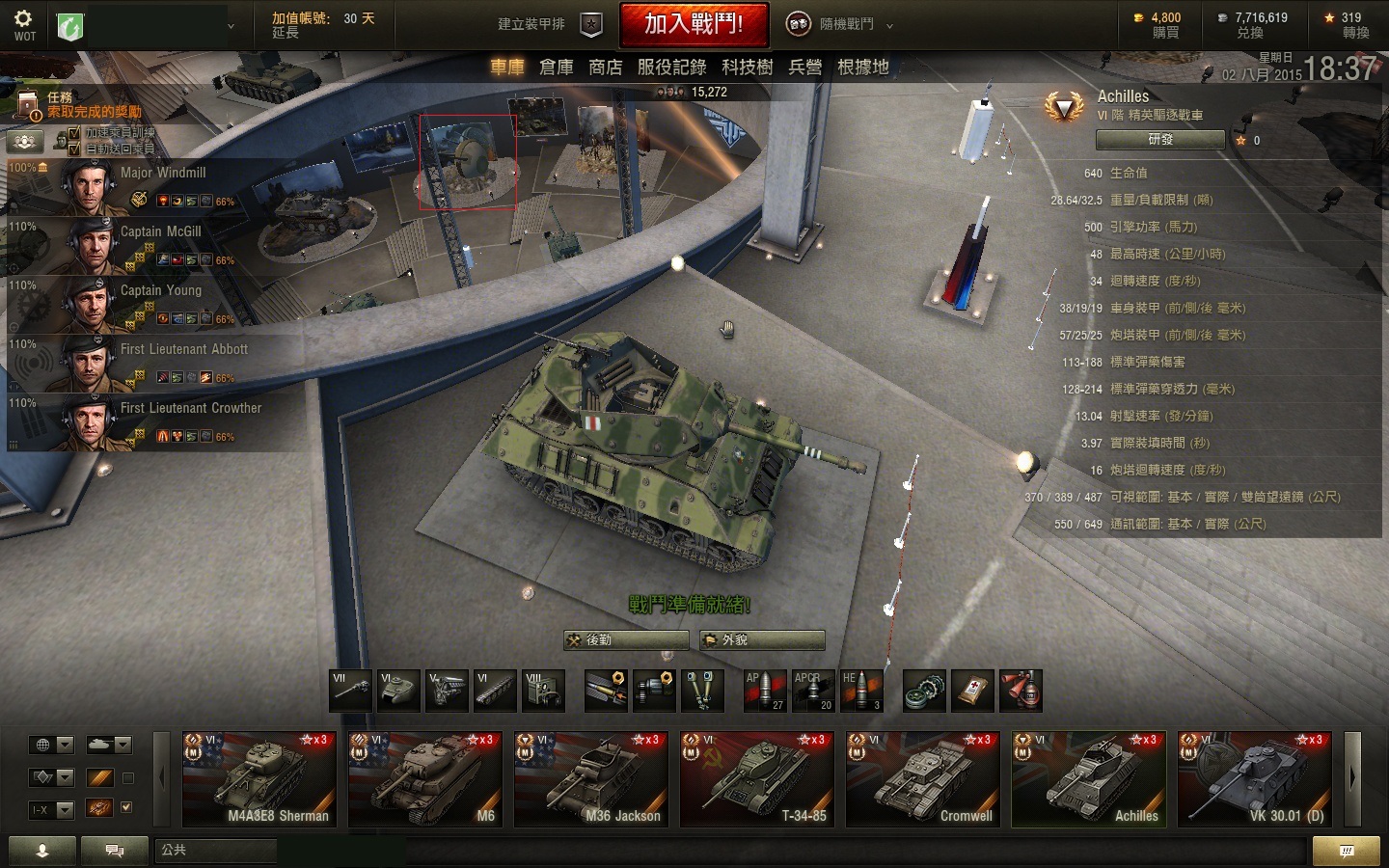Open the WOT settings gear menu

tap(24, 24)
